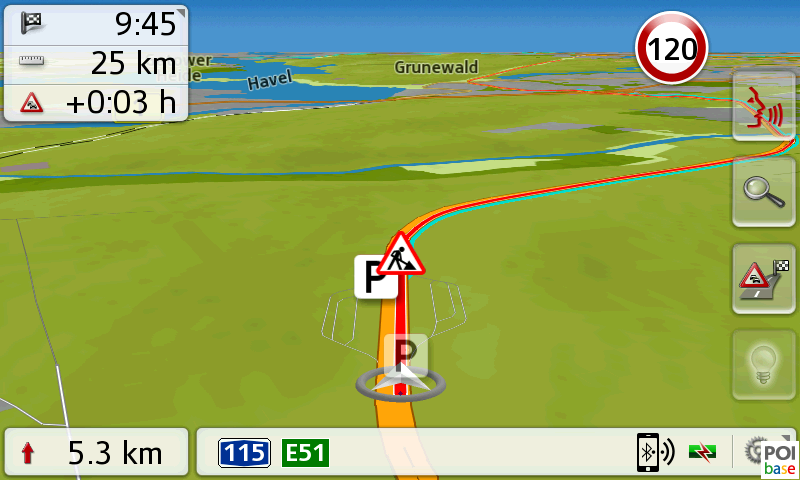Open the magnifying glass search button
The image size is (800, 480).
(x=764, y=192)
